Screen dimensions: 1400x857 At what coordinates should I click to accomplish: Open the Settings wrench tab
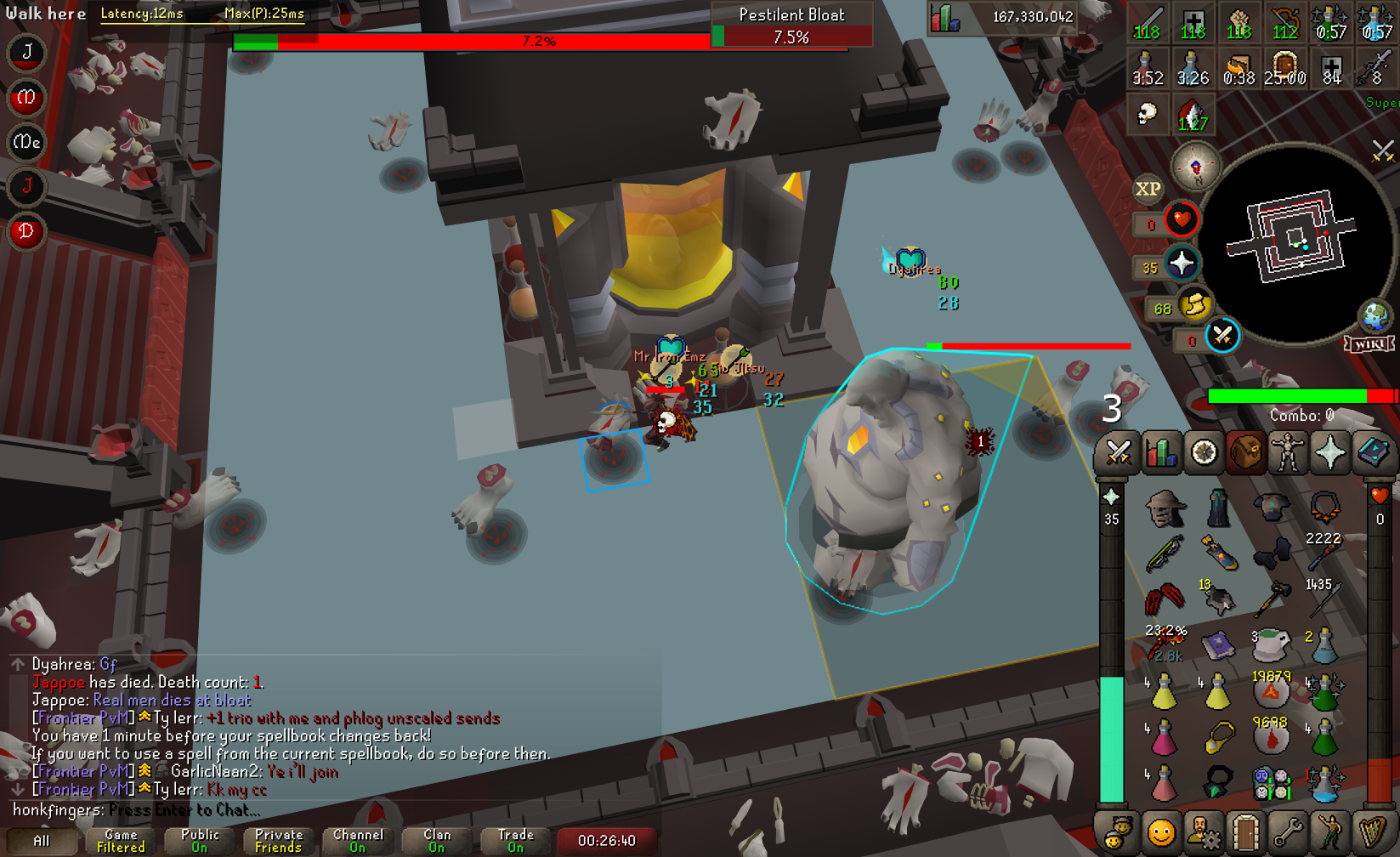(1287, 832)
